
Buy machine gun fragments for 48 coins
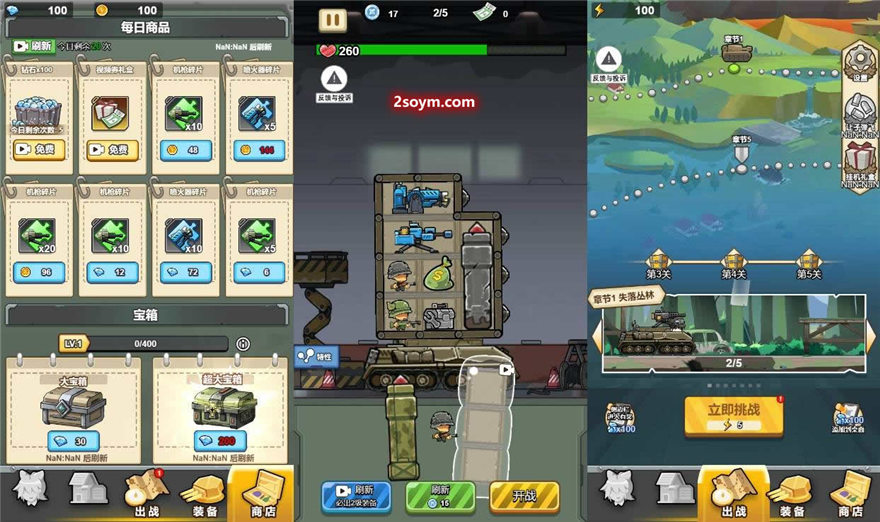coord(184,150)
